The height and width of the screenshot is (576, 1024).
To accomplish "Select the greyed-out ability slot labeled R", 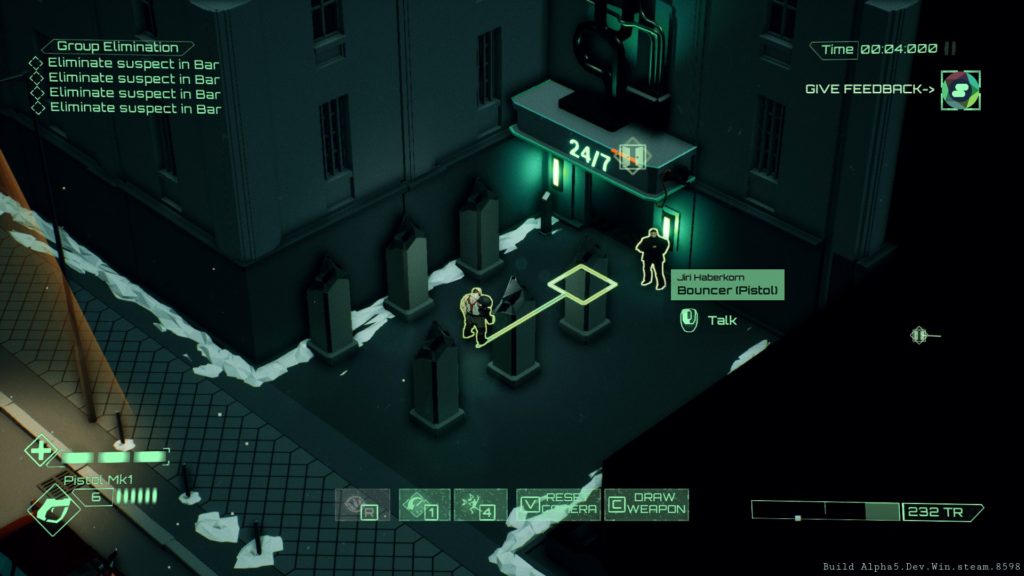I will pos(361,505).
